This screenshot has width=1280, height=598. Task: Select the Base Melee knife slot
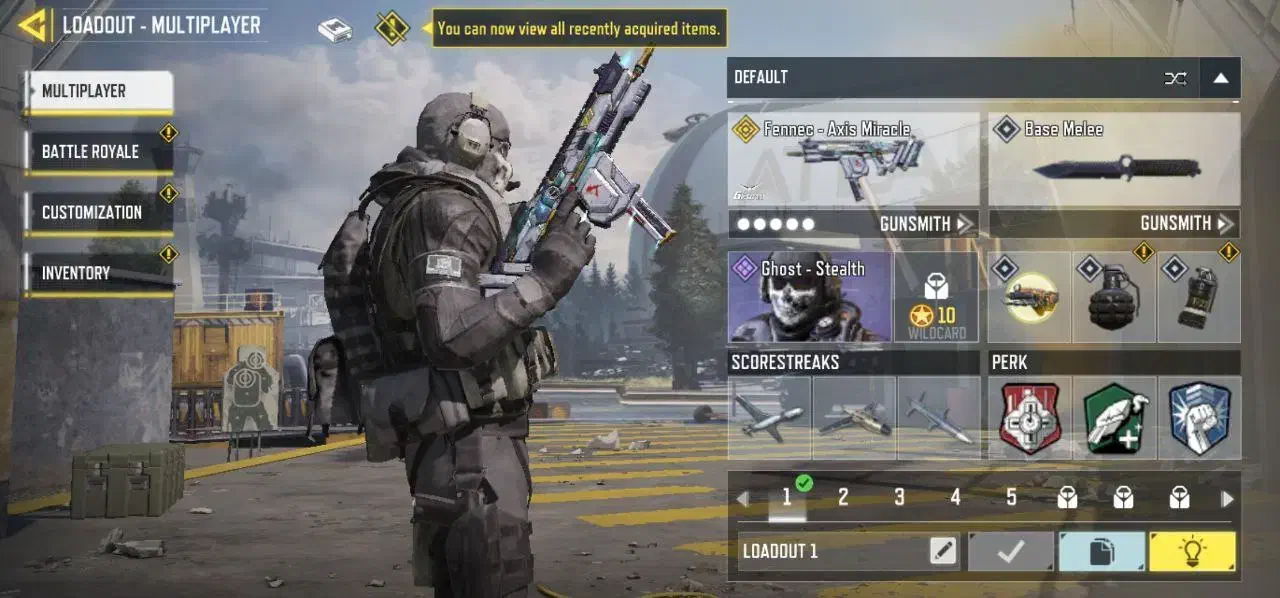tap(1114, 158)
